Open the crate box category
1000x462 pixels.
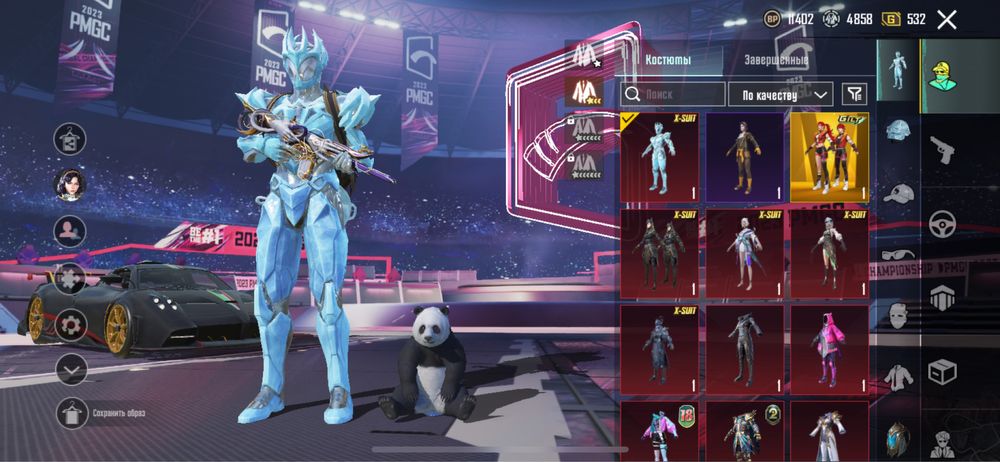941,372
